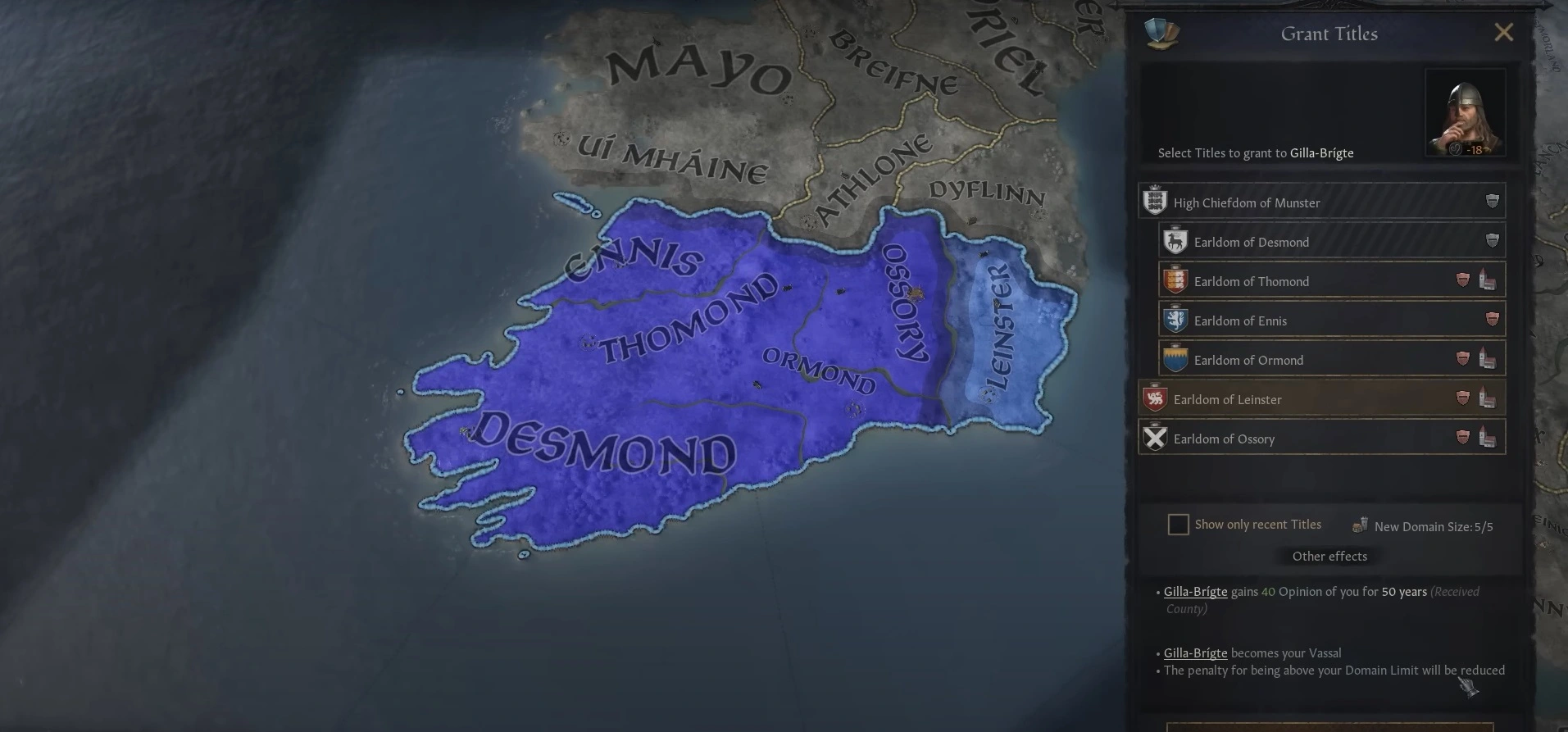
Task: Click the red shield icon beside Earldom of Leinster
Action: coord(1461,398)
